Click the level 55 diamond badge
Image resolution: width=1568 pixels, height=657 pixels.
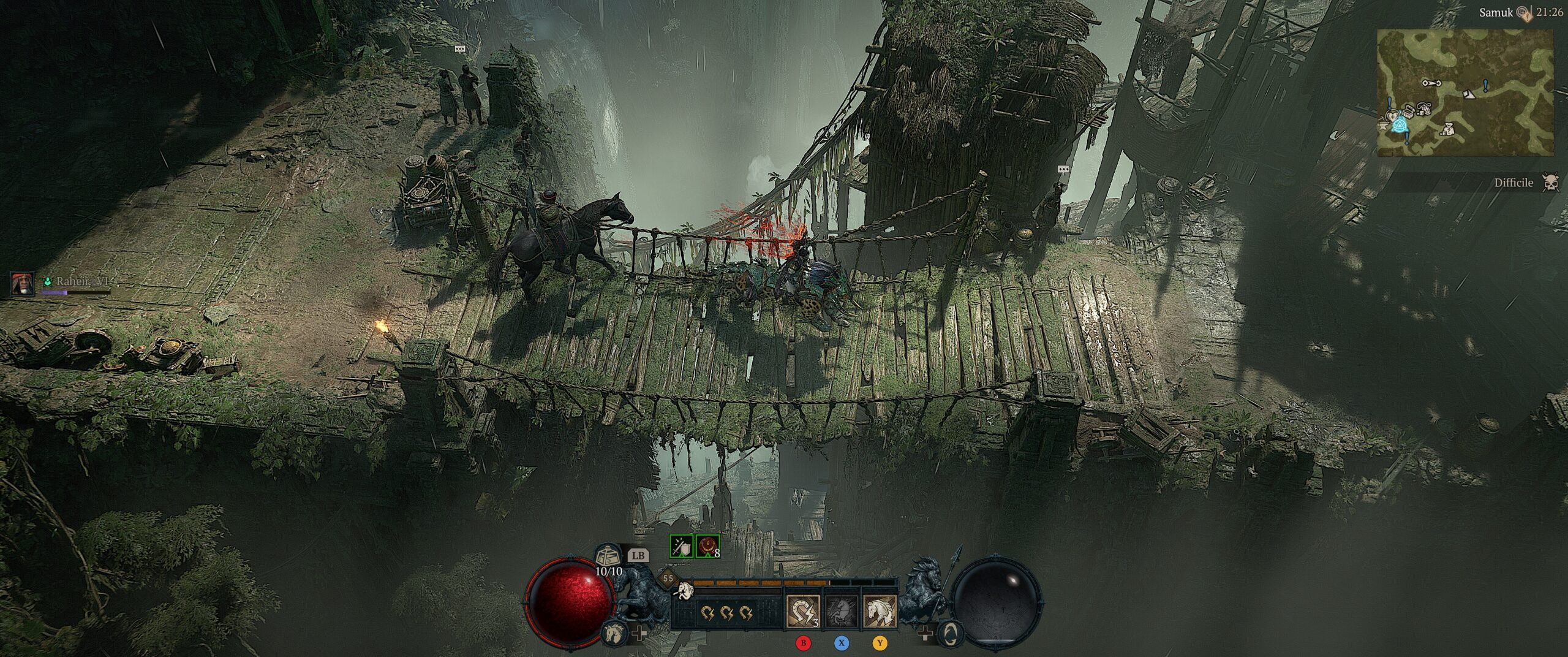(668, 578)
